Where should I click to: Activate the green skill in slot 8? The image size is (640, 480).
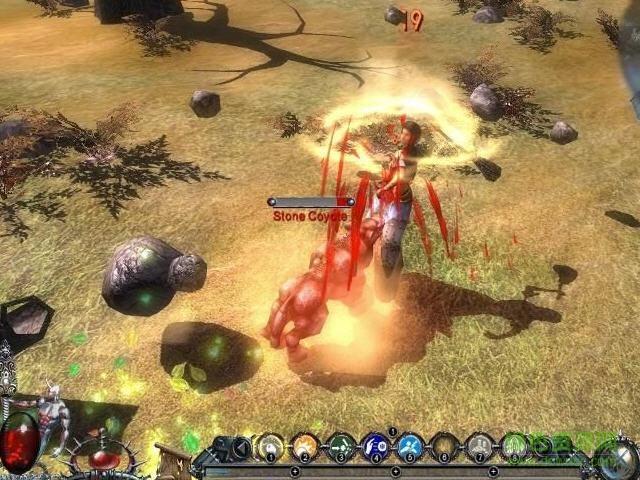(x=514, y=447)
